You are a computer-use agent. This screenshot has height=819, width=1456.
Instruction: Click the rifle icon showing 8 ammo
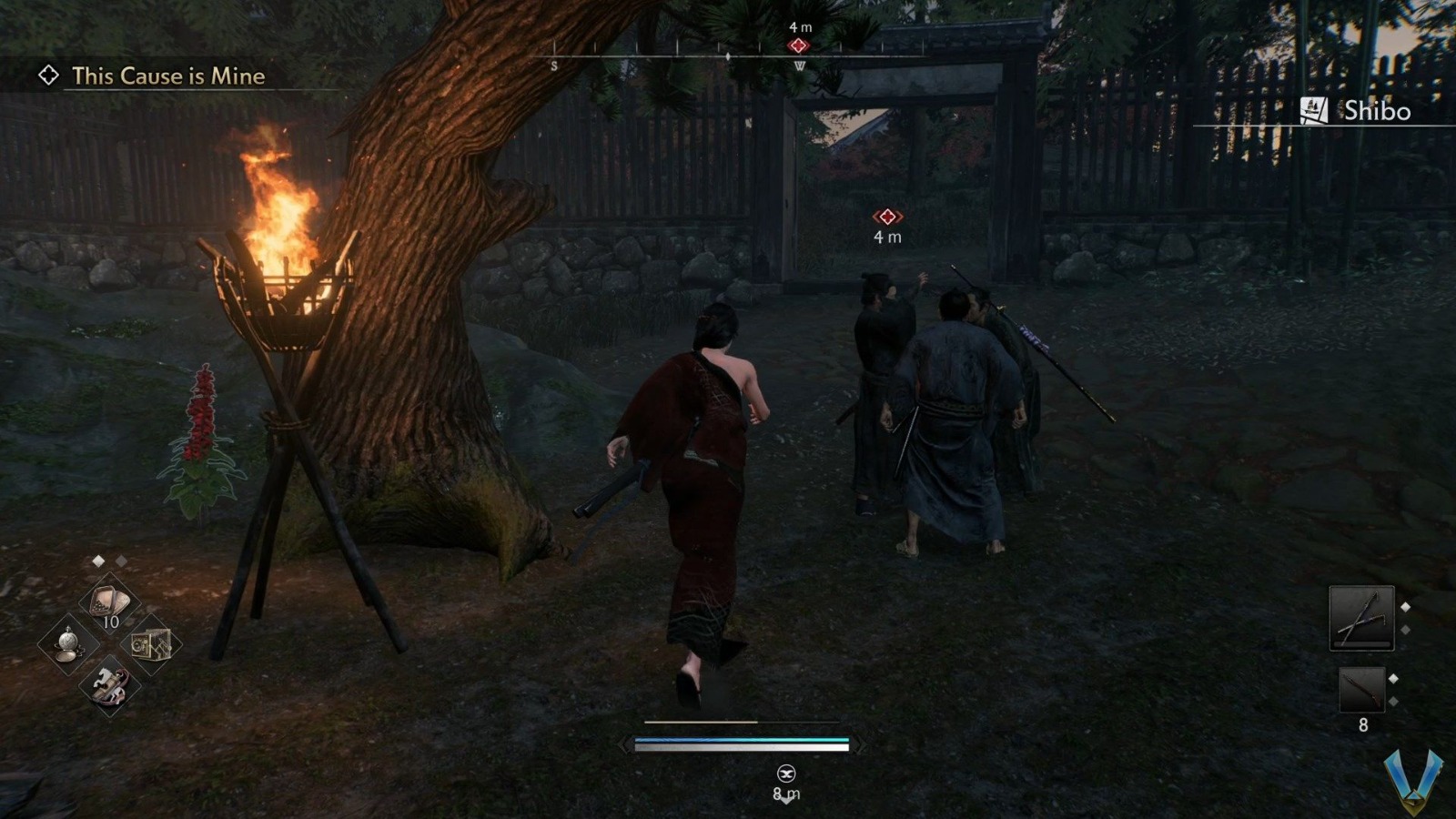[1362, 690]
